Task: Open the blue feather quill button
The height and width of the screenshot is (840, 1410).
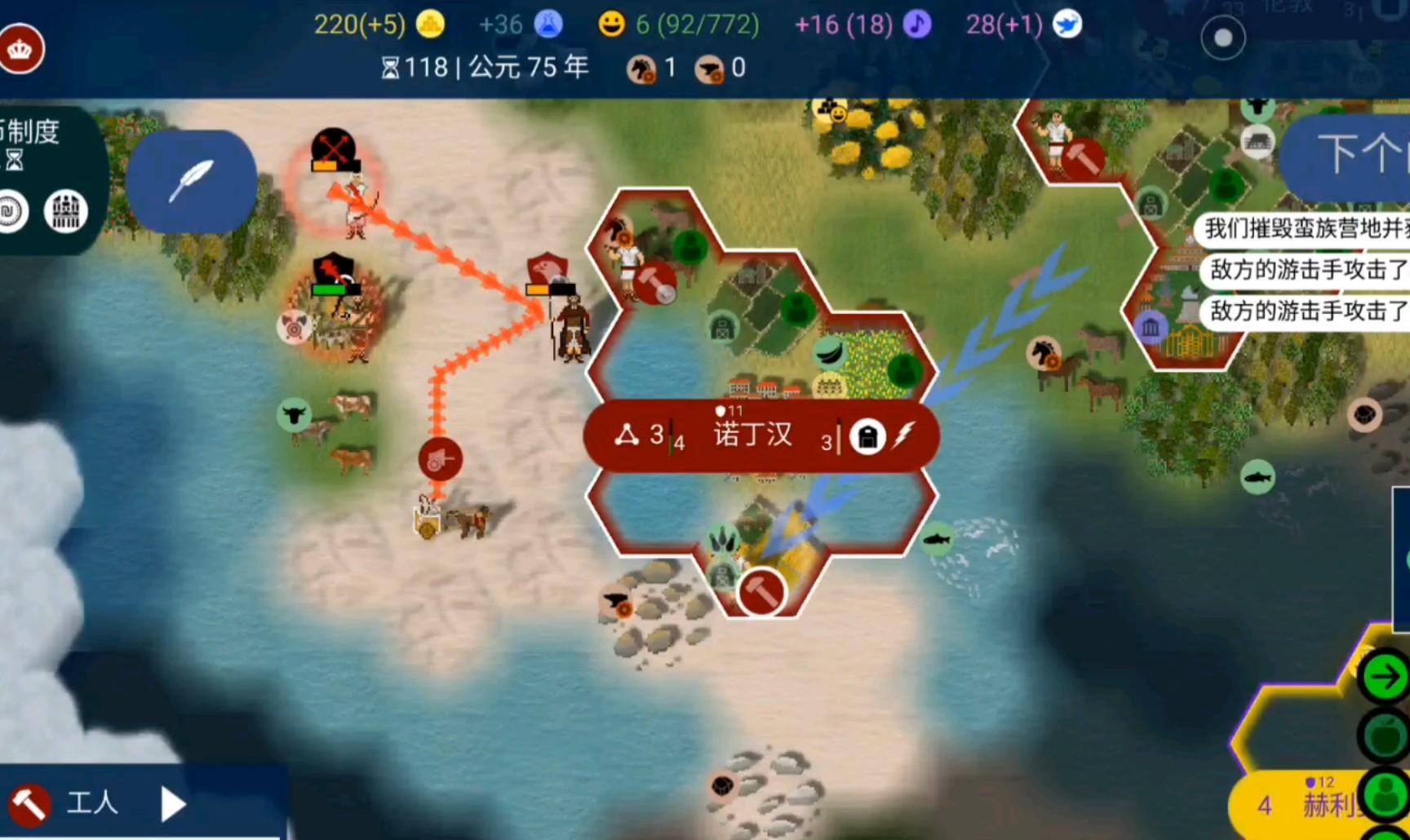Action: point(191,181)
